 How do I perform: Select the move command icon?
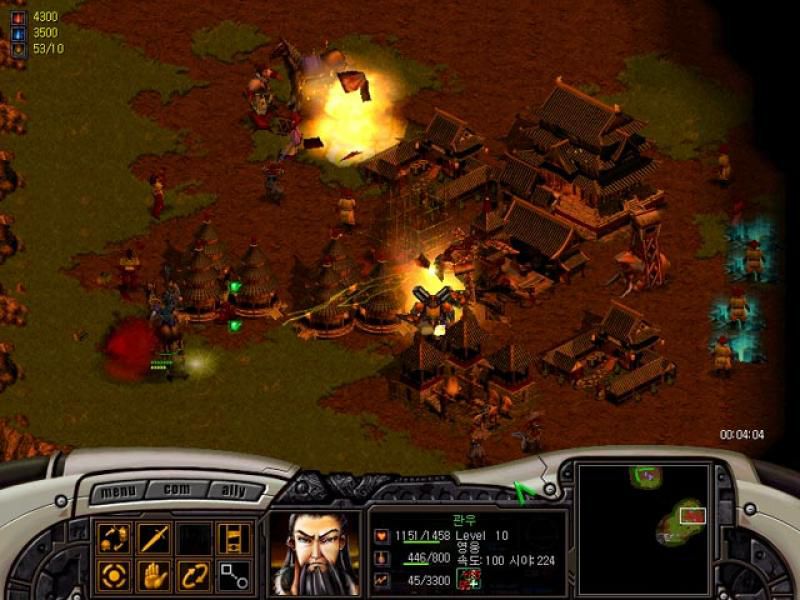(114, 538)
